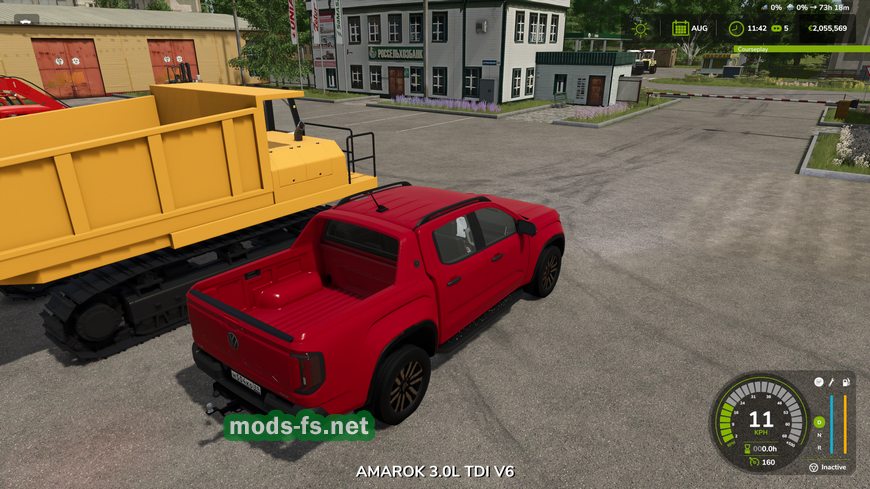The width and height of the screenshot is (870, 489).
Task: Open the mods-fs.net watermark link
Action: click(x=298, y=427)
